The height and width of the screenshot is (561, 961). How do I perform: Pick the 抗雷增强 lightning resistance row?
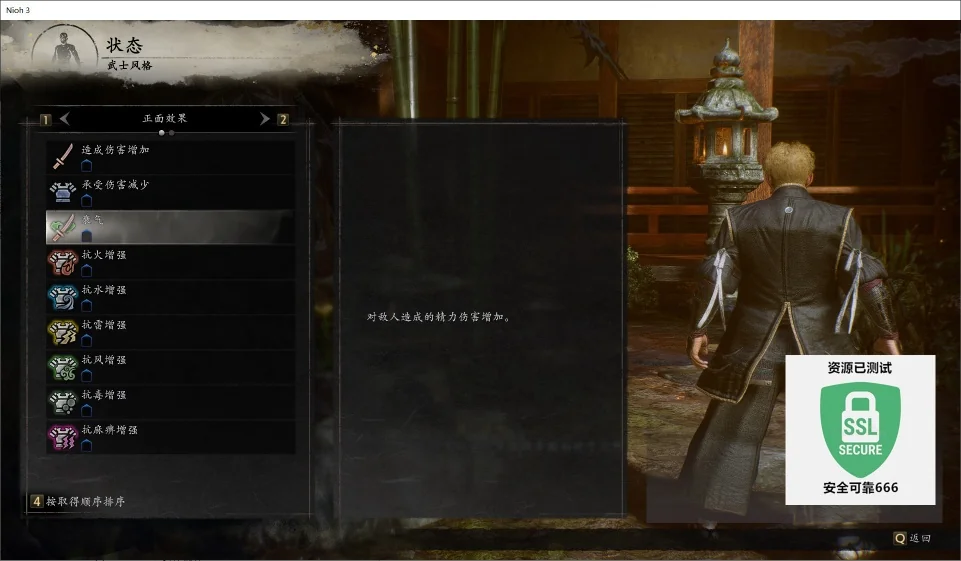[170, 332]
